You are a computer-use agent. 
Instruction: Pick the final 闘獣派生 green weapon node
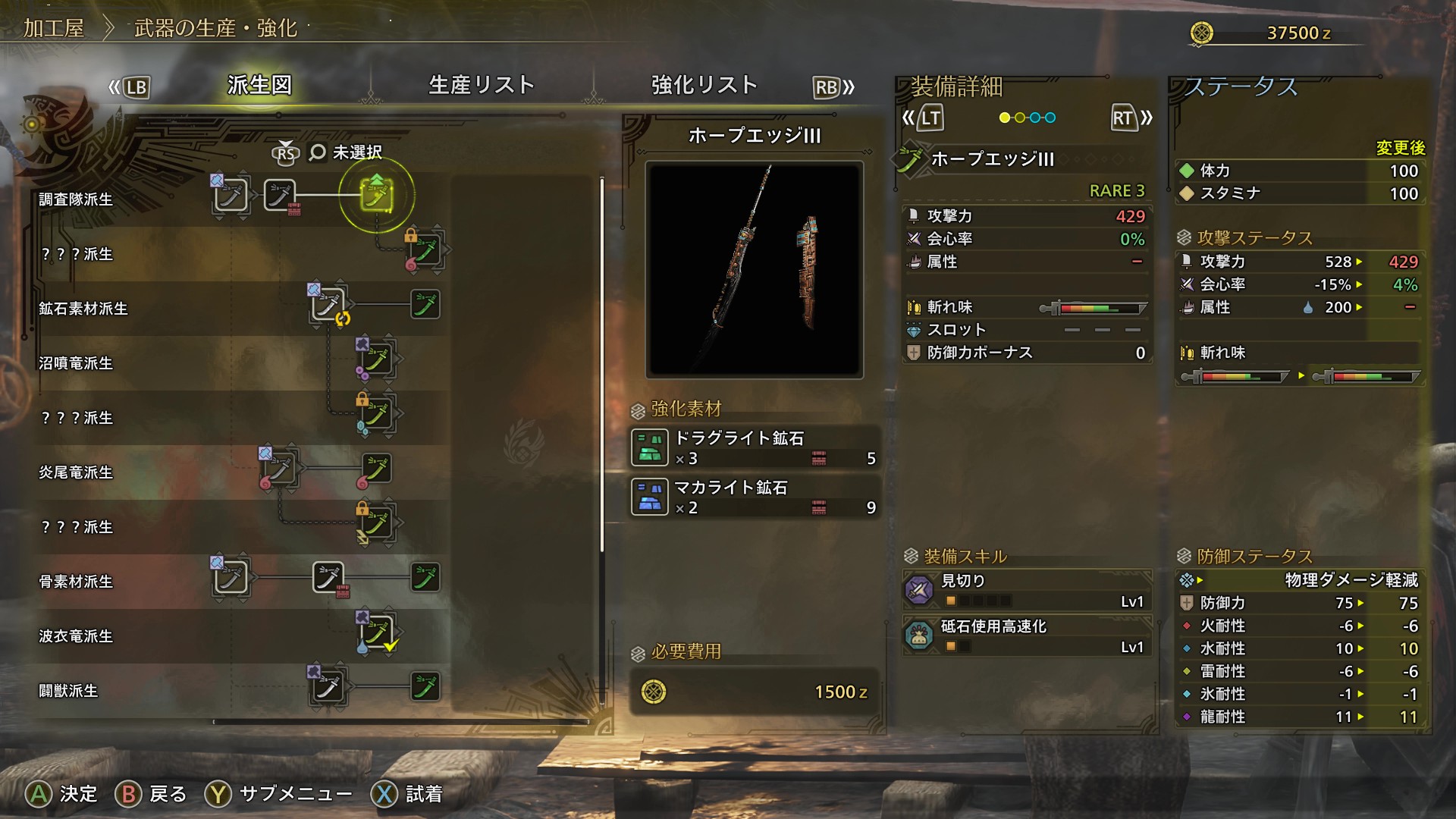coord(425,687)
